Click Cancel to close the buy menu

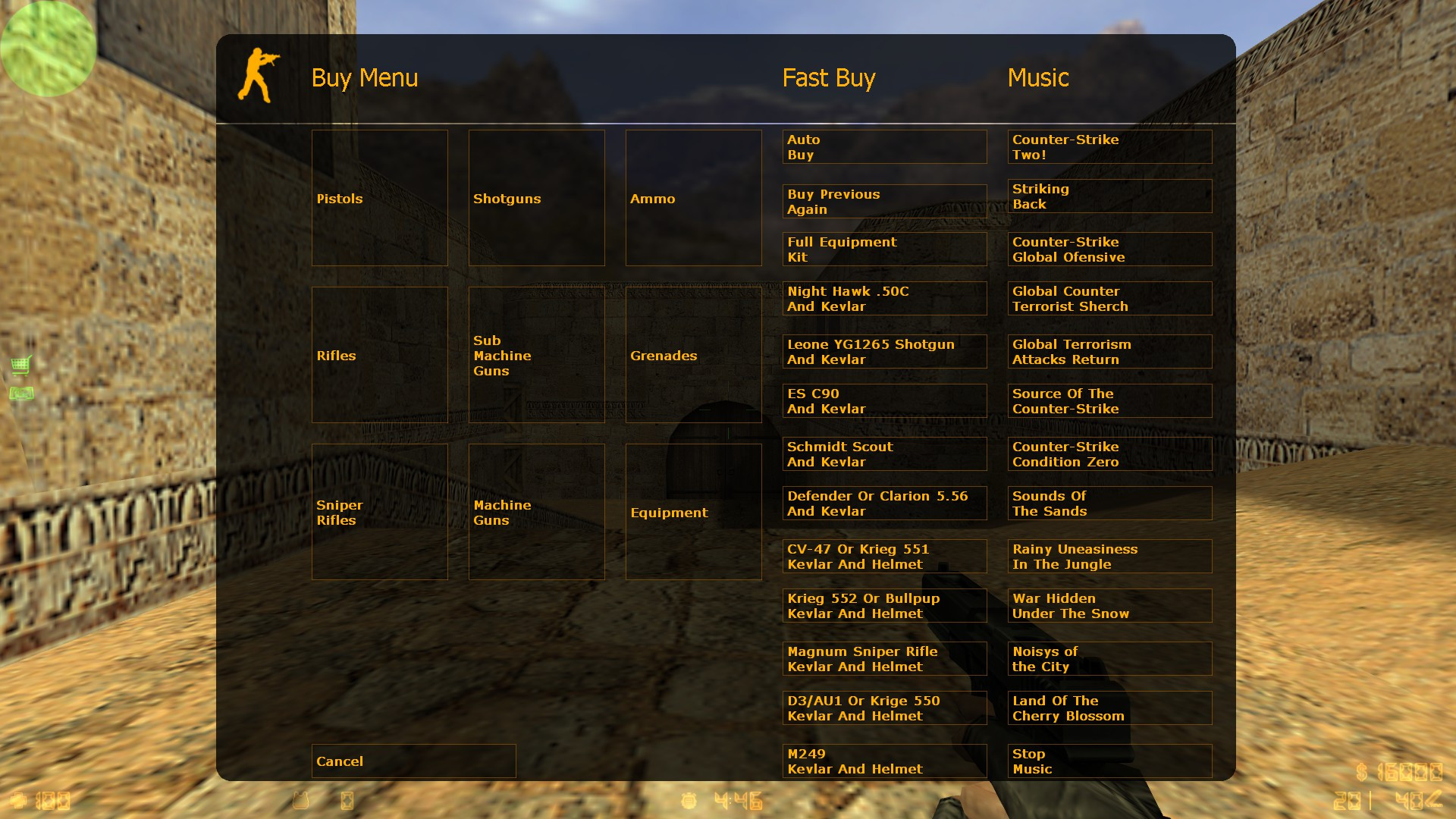[413, 761]
